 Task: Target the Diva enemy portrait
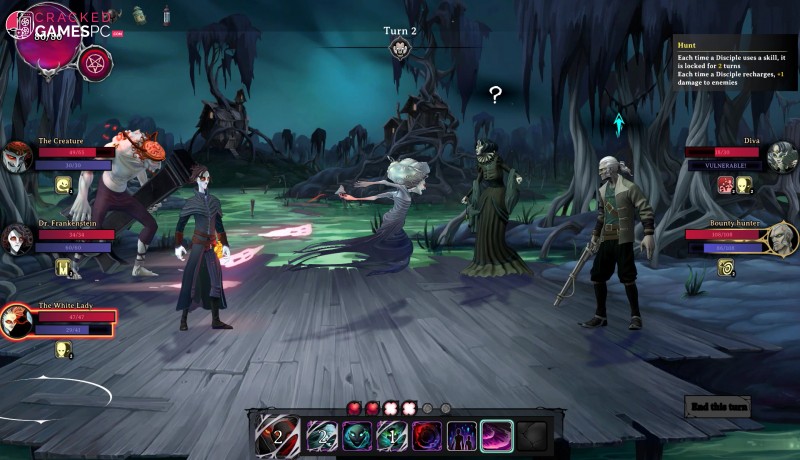[782, 157]
